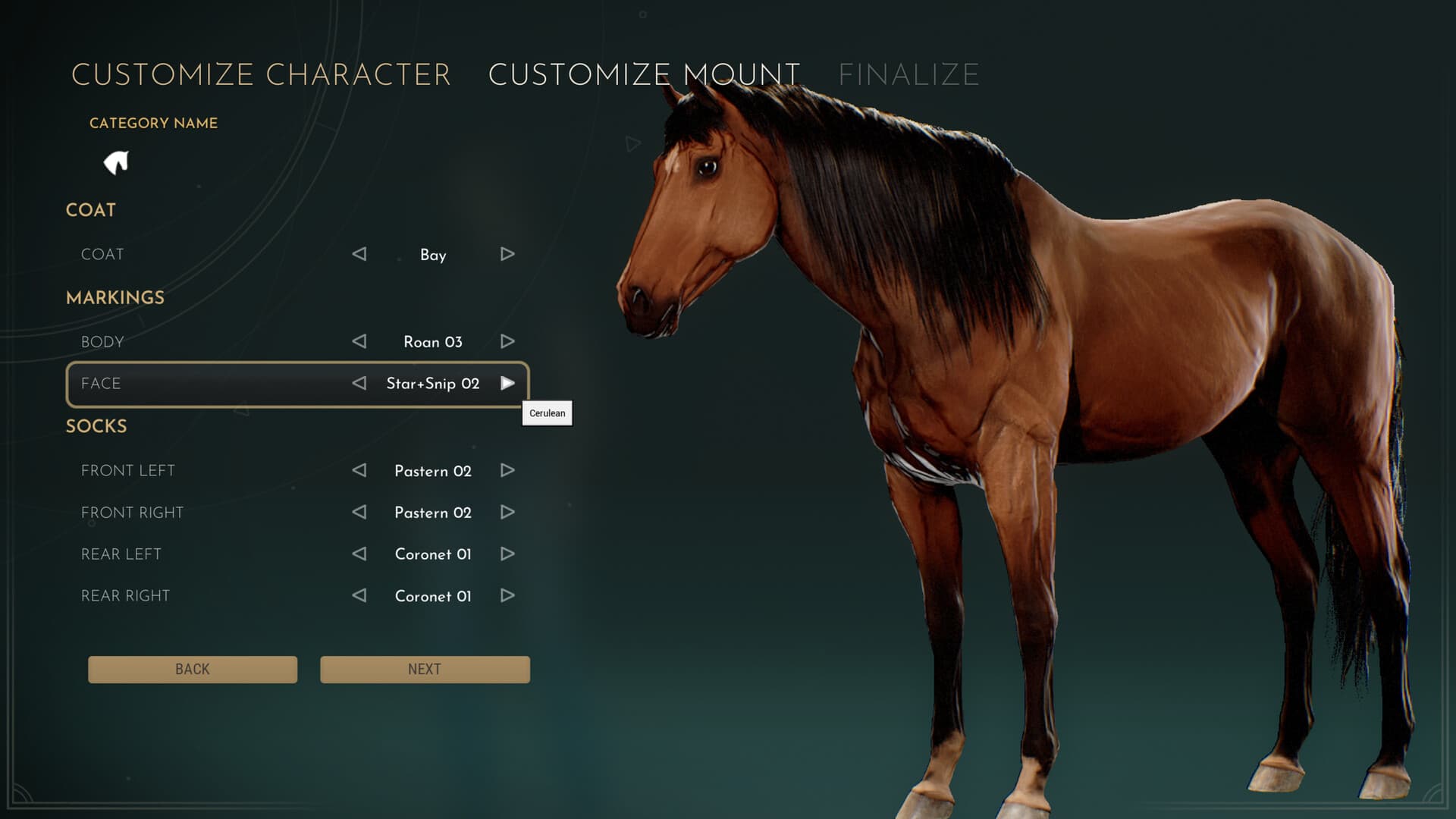The image size is (1456, 819).
Task: Select the horse head category icon
Action: [x=117, y=162]
